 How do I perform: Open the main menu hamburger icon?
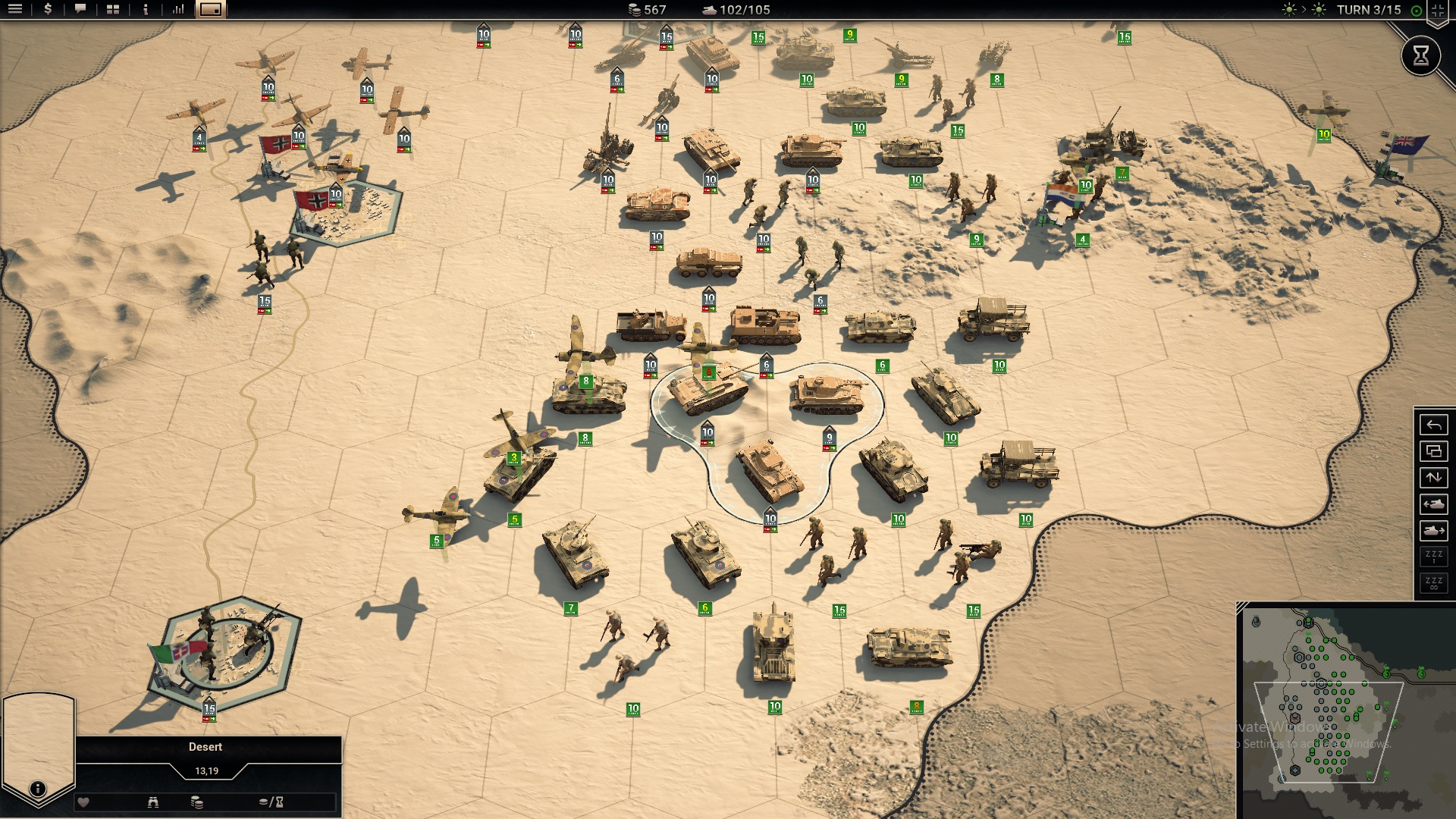[15, 10]
